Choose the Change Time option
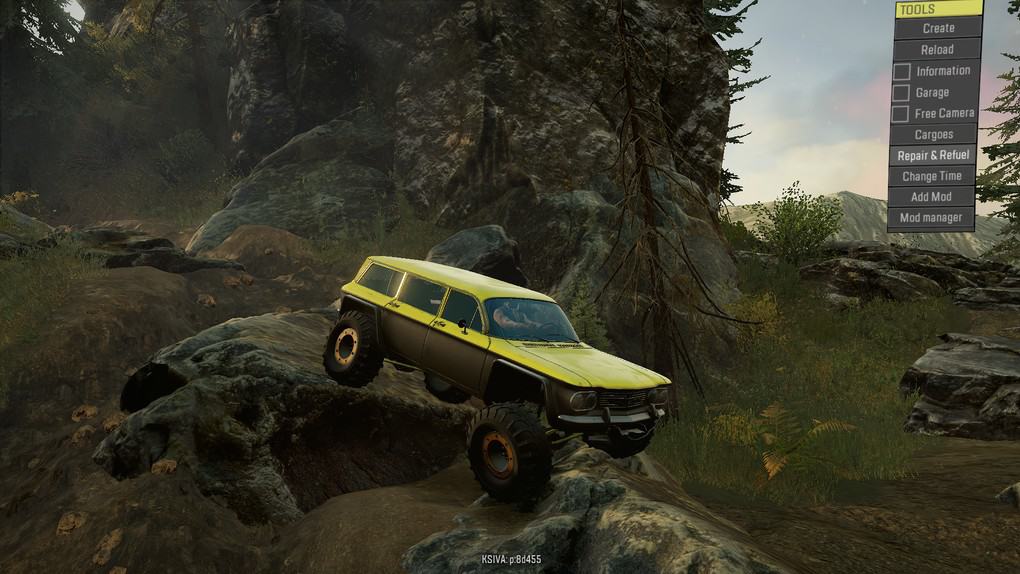The width and height of the screenshot is (1020, 574). coord(932,177)
